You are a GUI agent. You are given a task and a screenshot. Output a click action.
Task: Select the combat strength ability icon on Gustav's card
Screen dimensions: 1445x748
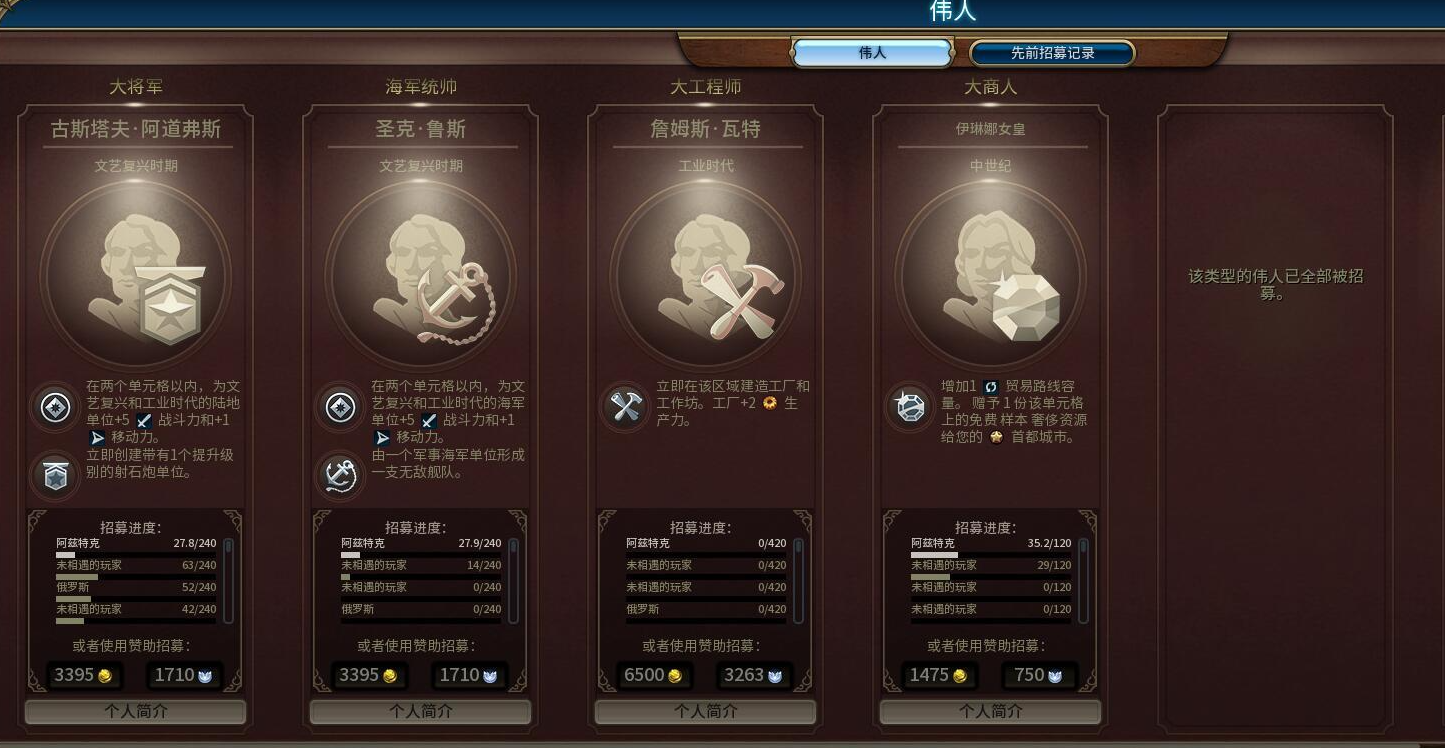(x=54, y=408)
